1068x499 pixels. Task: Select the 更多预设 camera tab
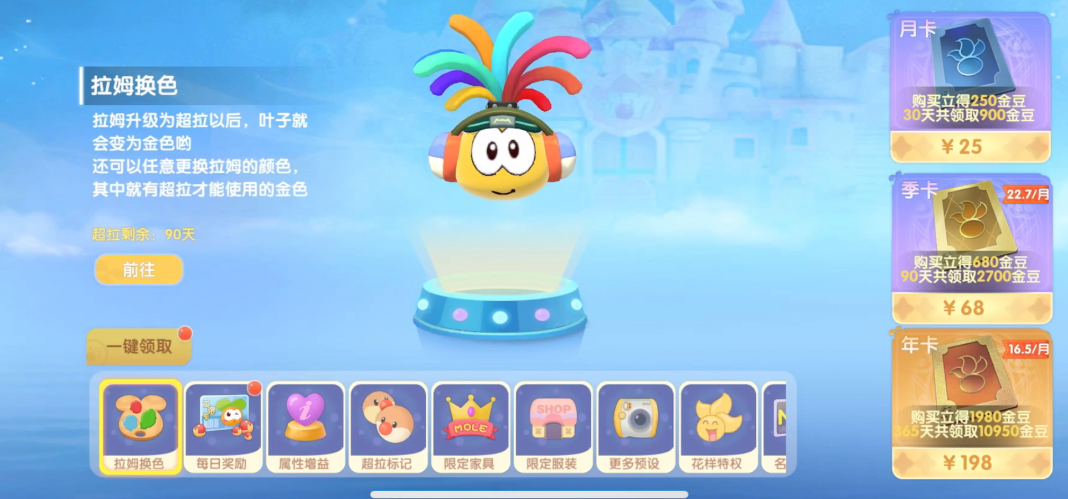point(635,425)
